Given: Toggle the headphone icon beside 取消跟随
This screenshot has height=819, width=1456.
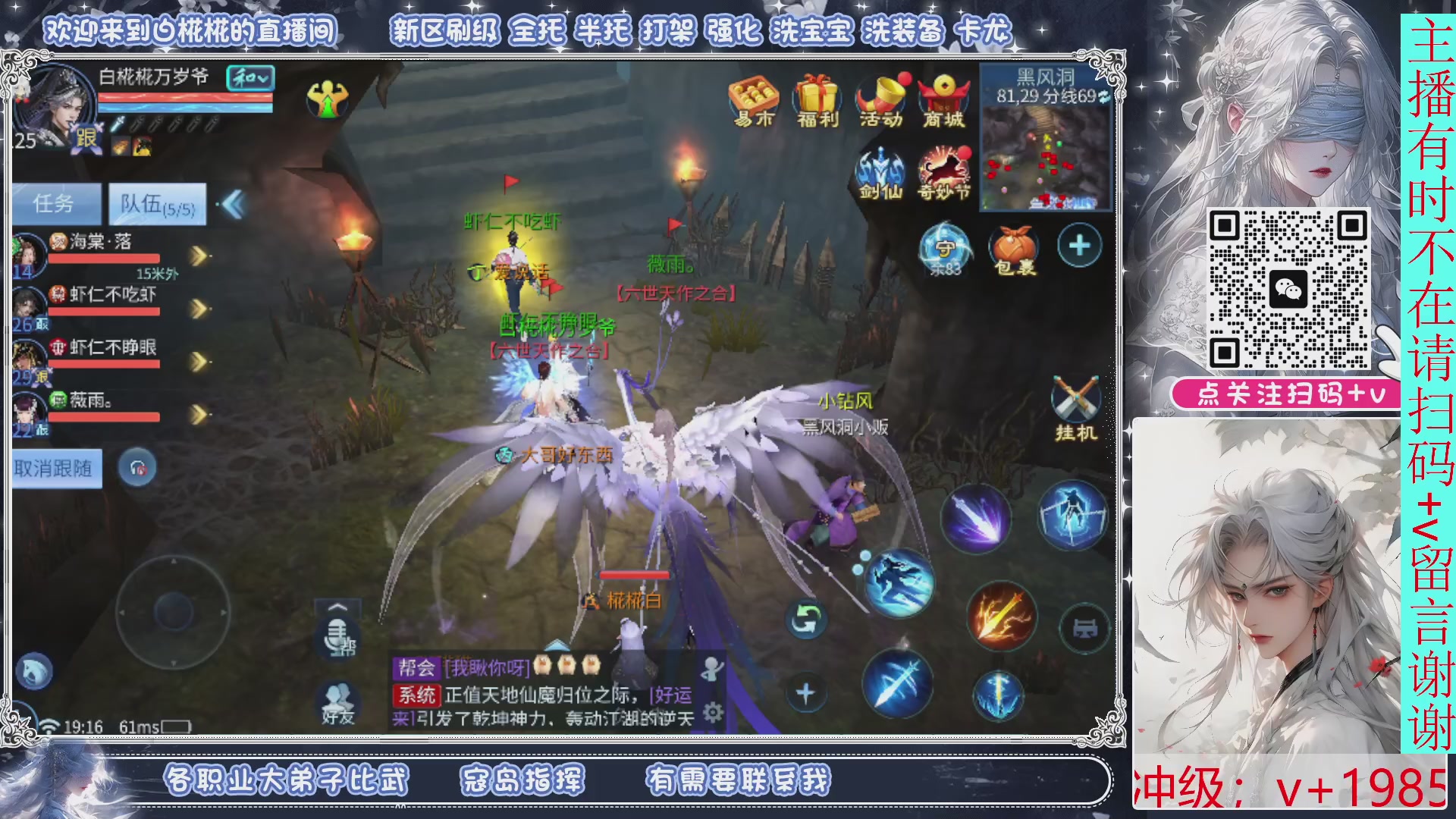Looking at the screenshot, I should 137,468.
